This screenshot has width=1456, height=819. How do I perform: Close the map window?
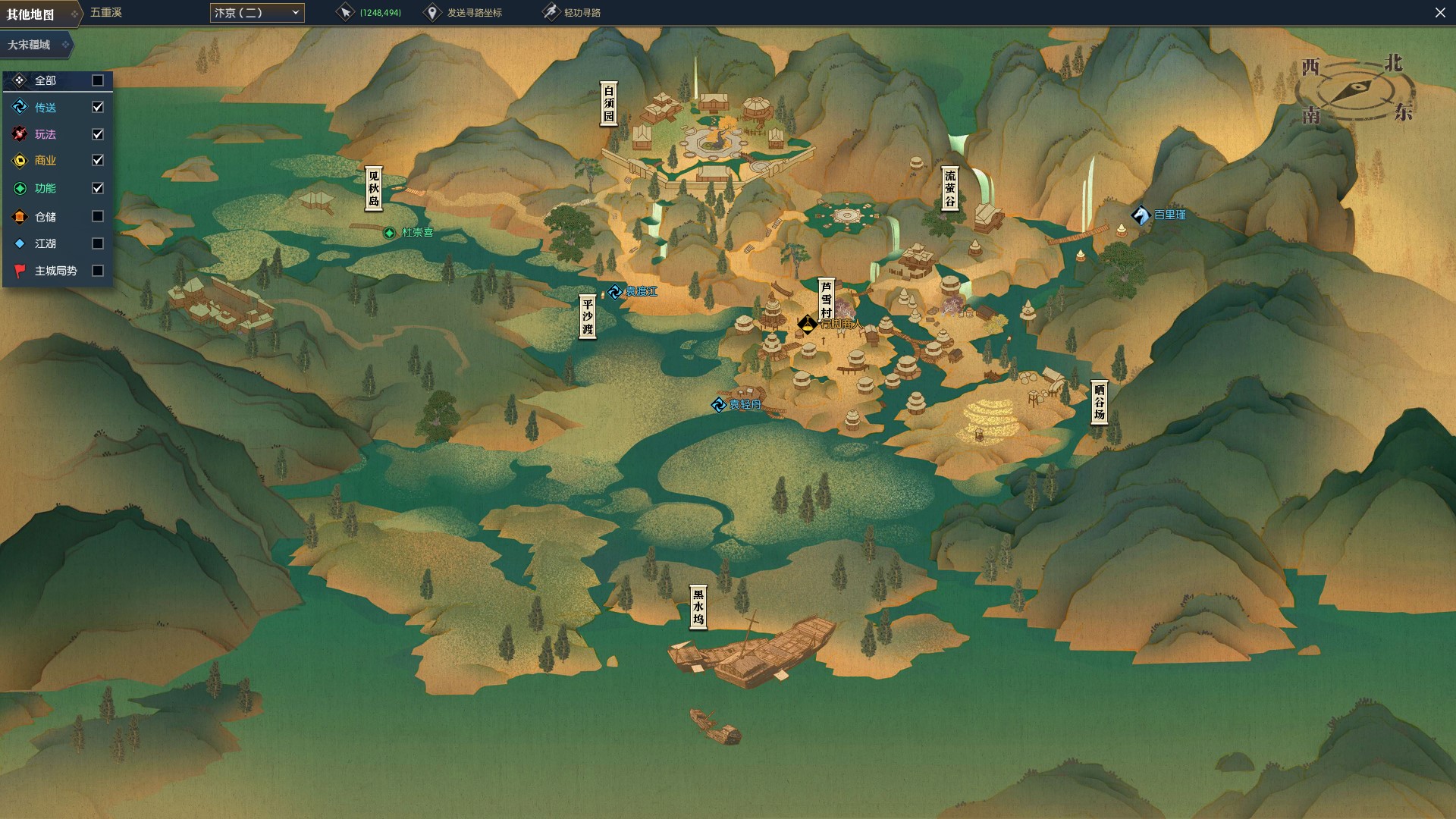click(x=1440, y=13)
